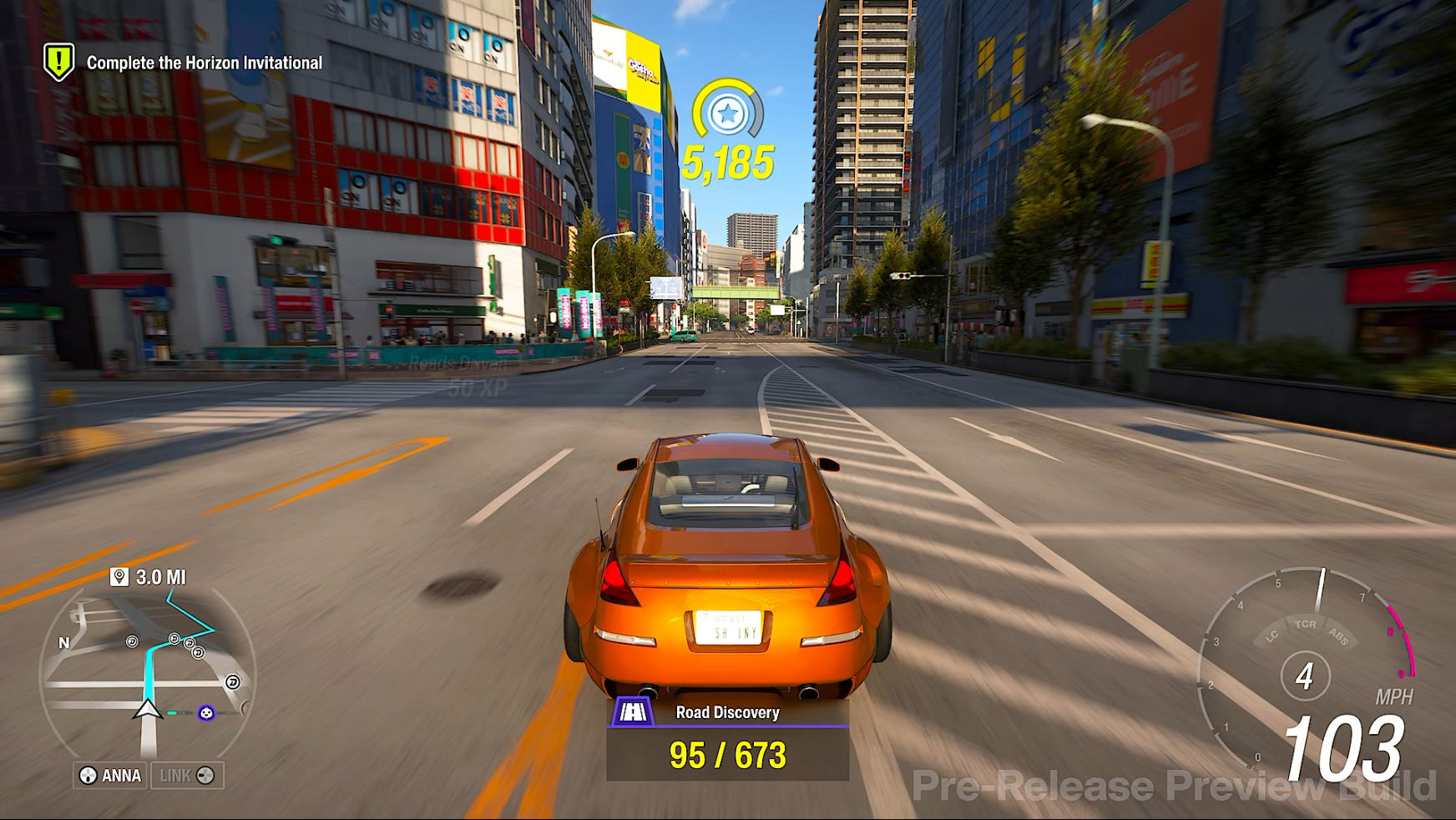The height and width of the screenshot is (820, 1456).
Task: Activate the ANNA assistant button
Action: 109,776
